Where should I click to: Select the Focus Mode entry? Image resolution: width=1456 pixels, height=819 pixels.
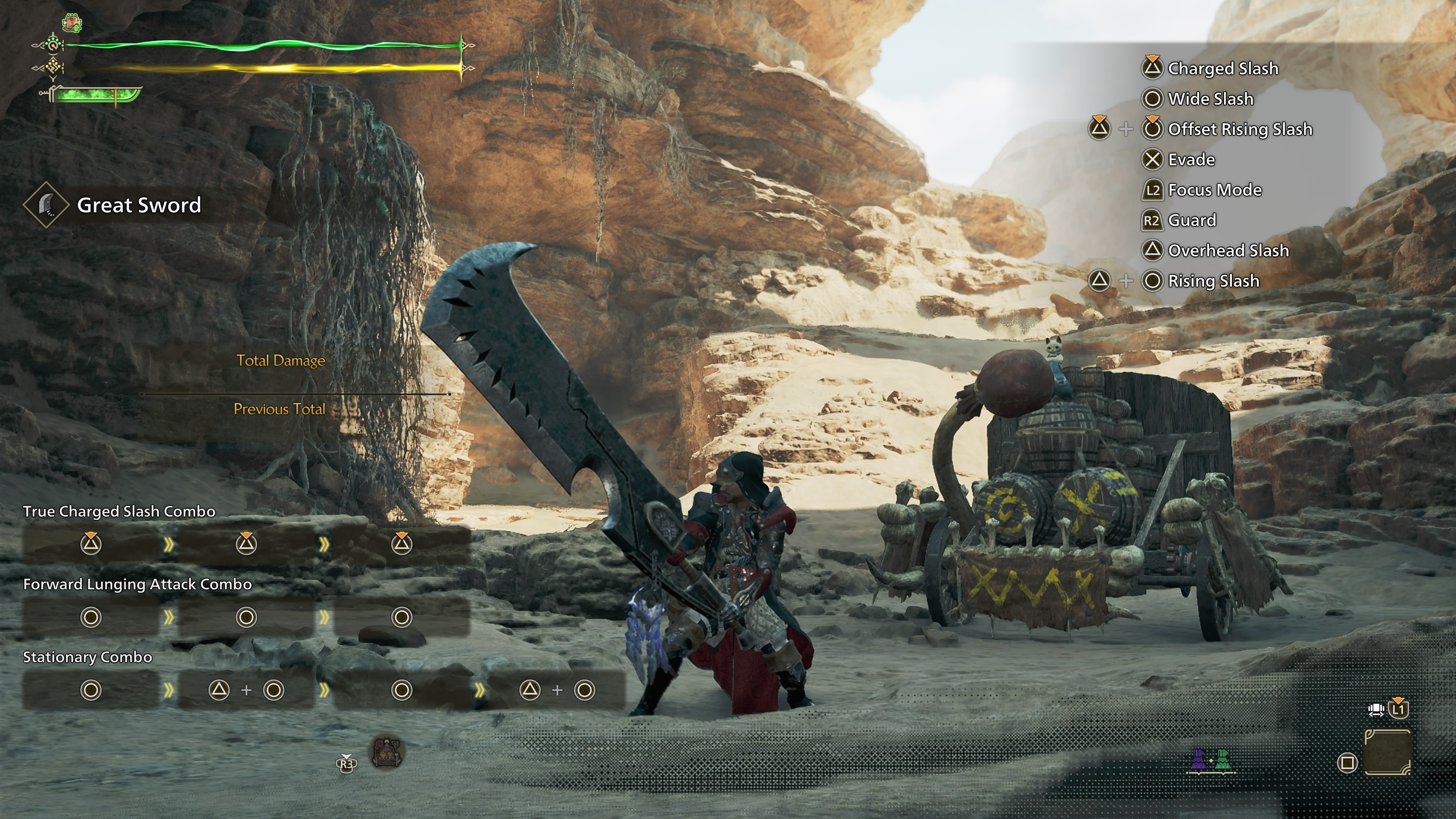1214,190
